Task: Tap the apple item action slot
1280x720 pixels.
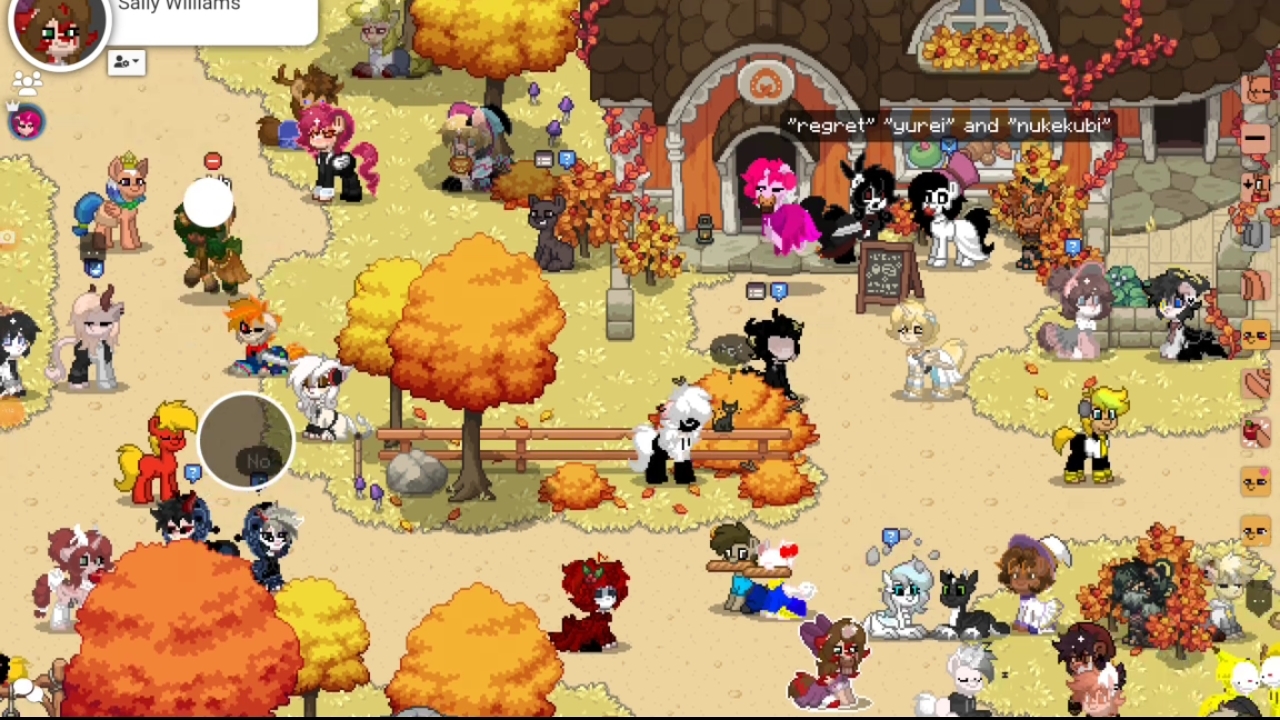Action: (1255, 432)
